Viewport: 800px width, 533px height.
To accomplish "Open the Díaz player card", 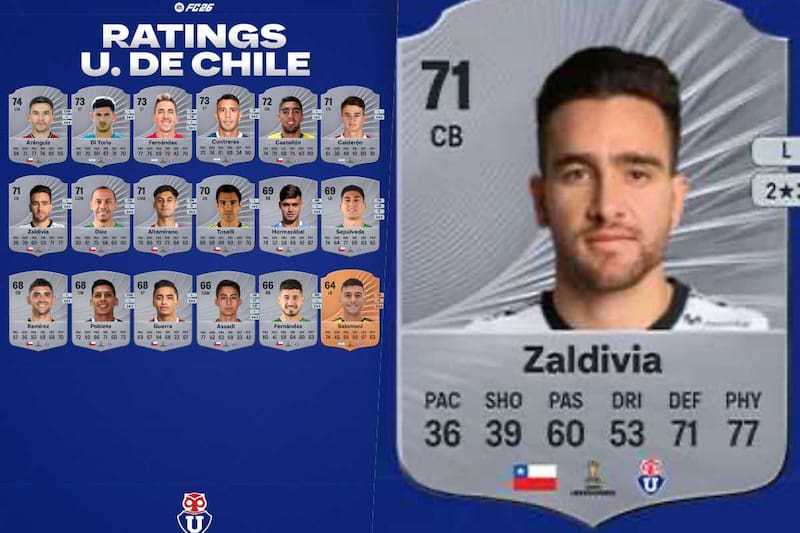I will click(x=102, y=215).
